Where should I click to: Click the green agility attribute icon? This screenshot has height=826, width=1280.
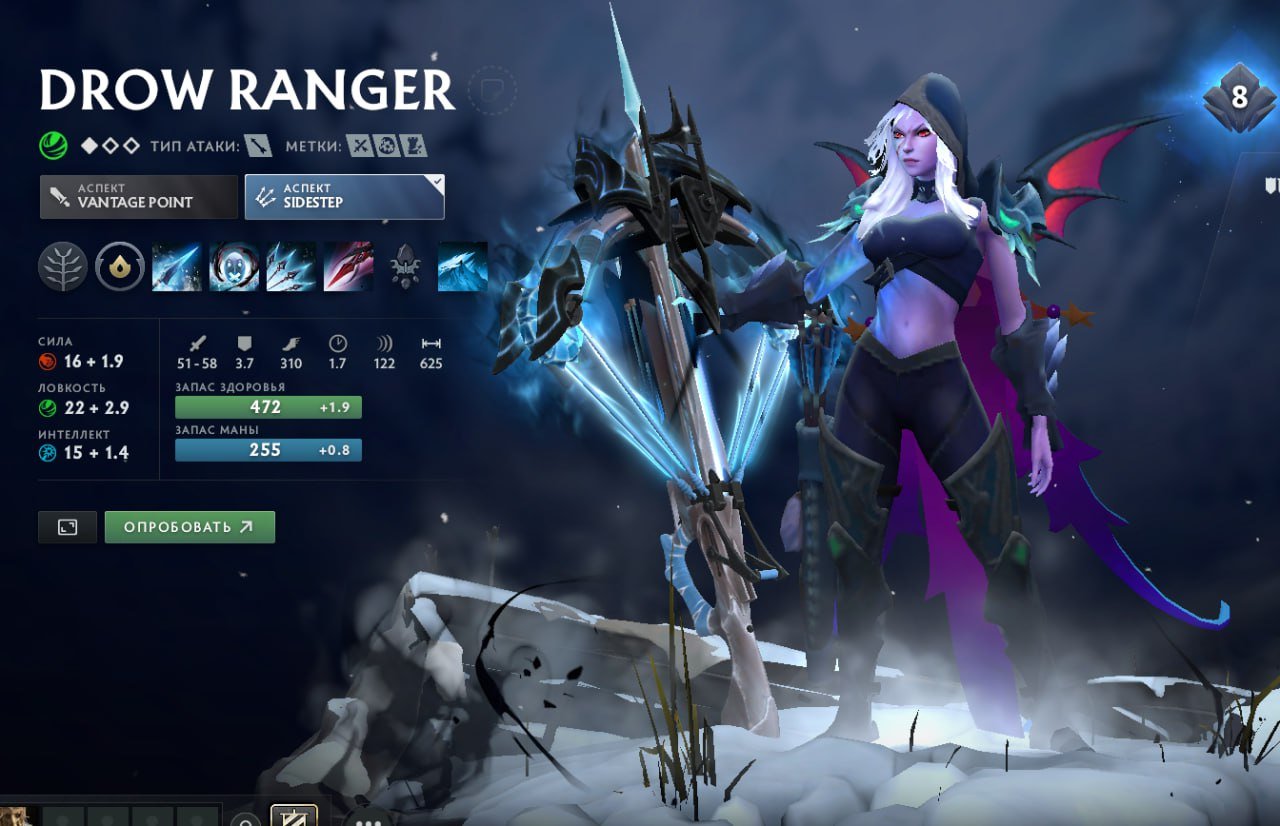pyautogui.click(x=53, y=147)
